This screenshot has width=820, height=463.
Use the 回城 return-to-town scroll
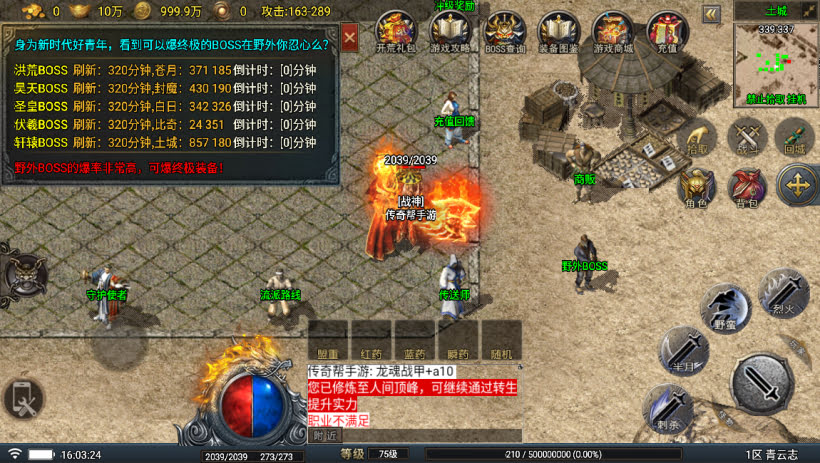pos(795,136)
